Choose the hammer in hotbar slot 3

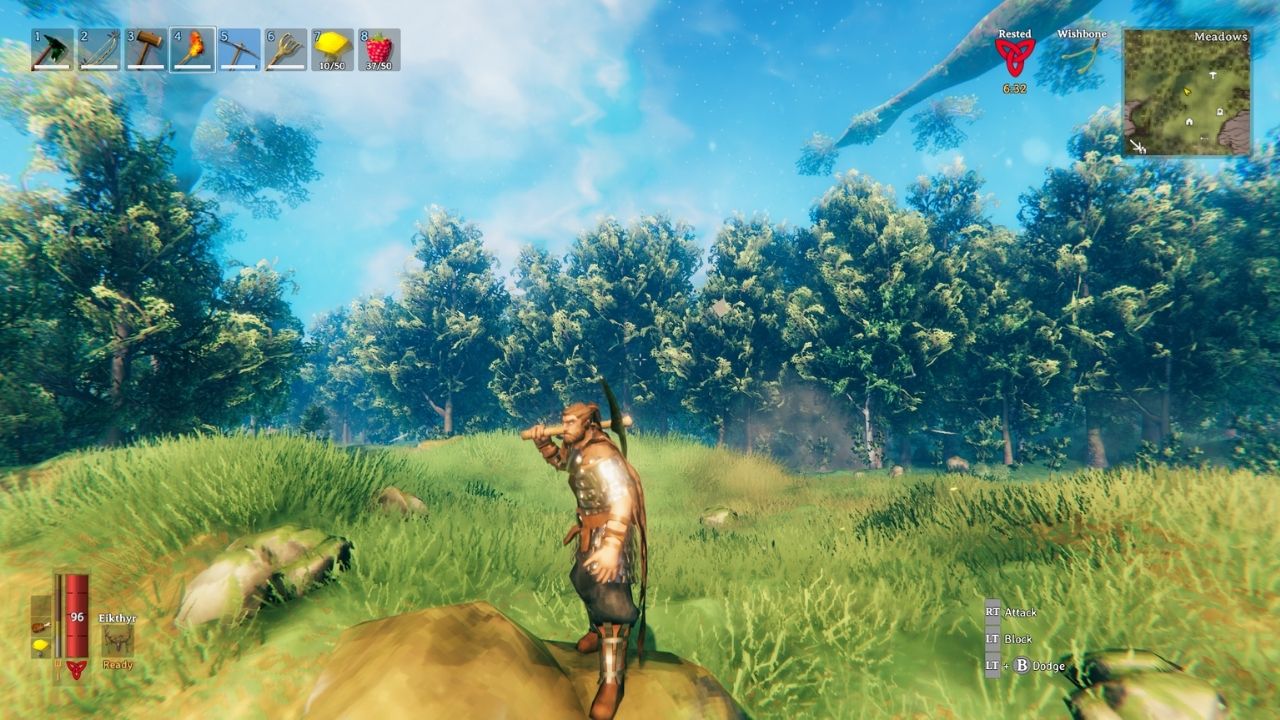(146, 50)
